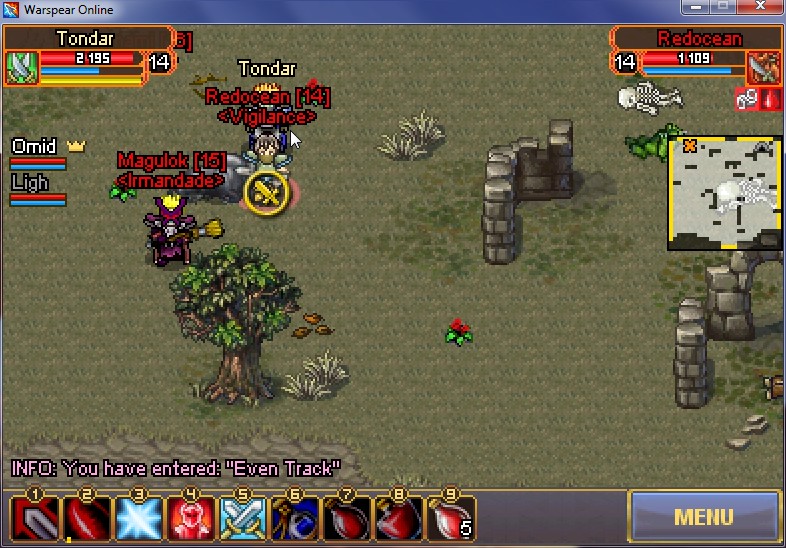Activate the sword strike skill in slot 1
This screenshot has height=548, width=786.
(35, 519)
